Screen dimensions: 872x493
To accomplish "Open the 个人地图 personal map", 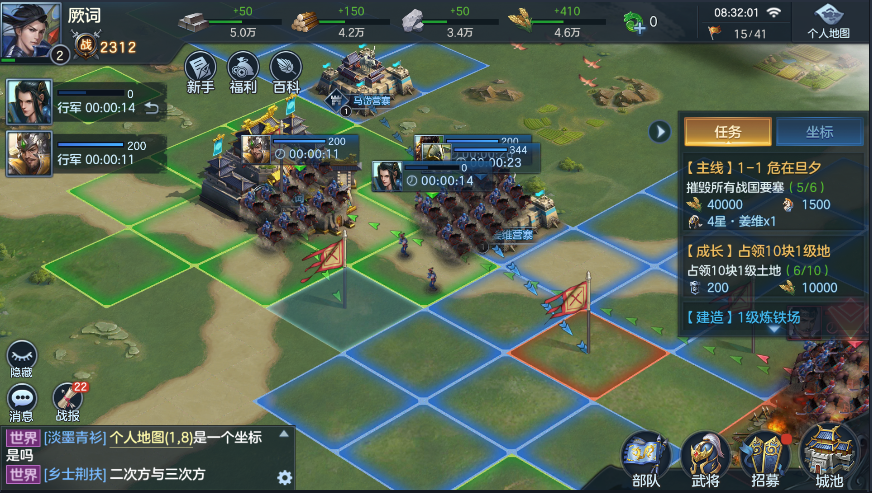I will click(828, 20).
